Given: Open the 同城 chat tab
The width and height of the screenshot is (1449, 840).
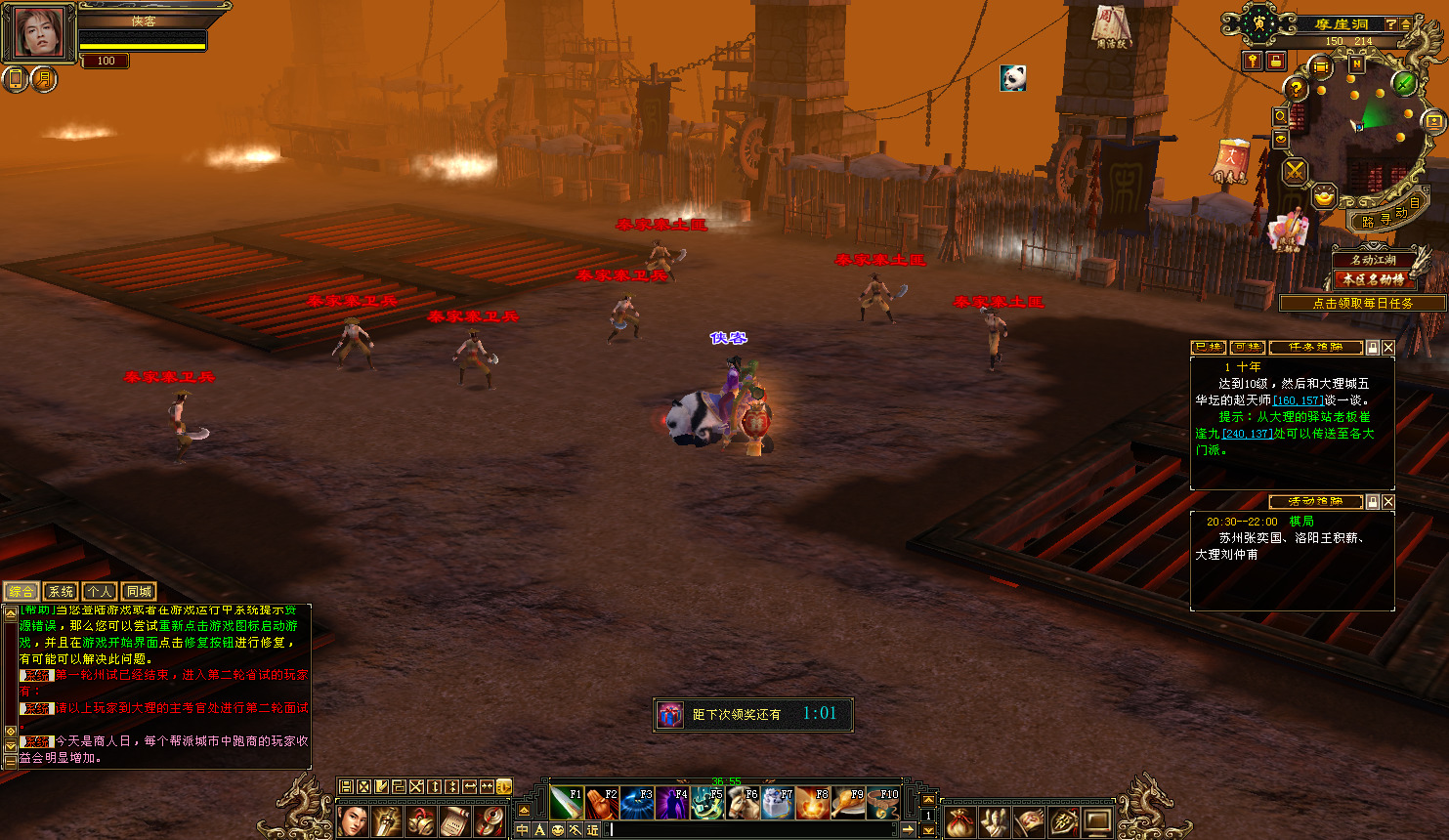Looking at the screenshot, I should (x=139, y=592).
